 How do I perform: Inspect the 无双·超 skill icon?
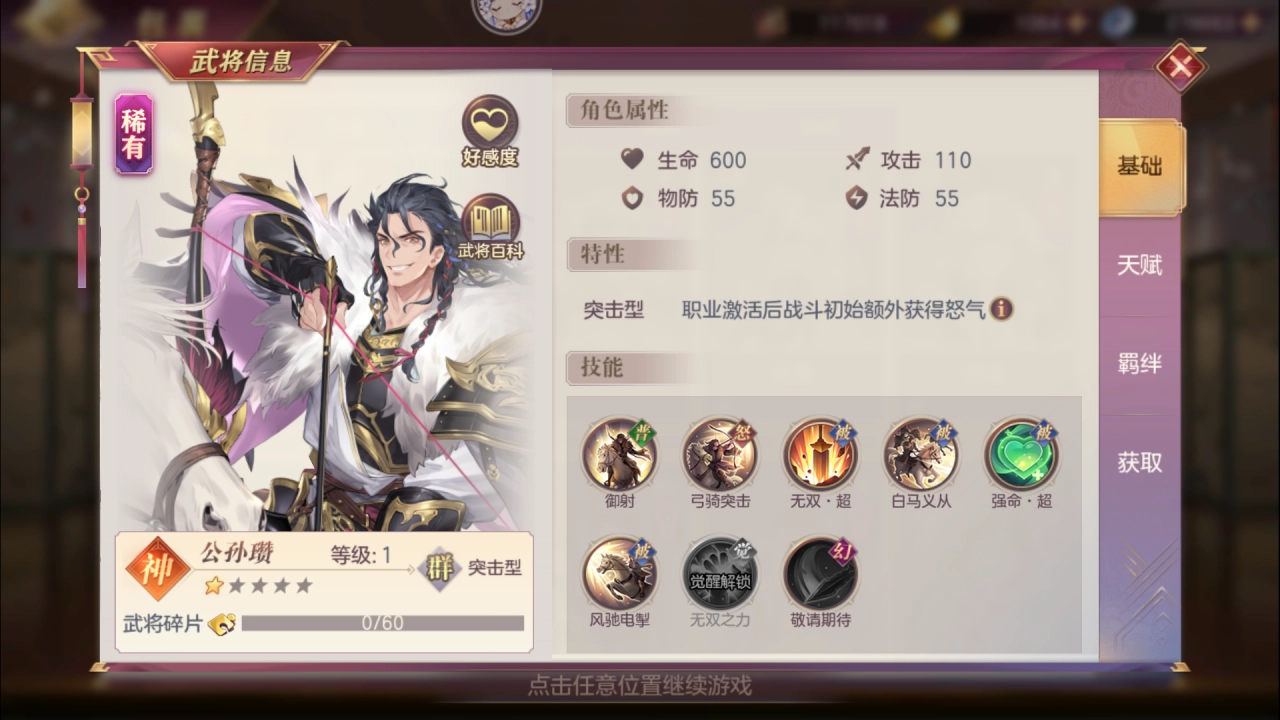(820, 455)
